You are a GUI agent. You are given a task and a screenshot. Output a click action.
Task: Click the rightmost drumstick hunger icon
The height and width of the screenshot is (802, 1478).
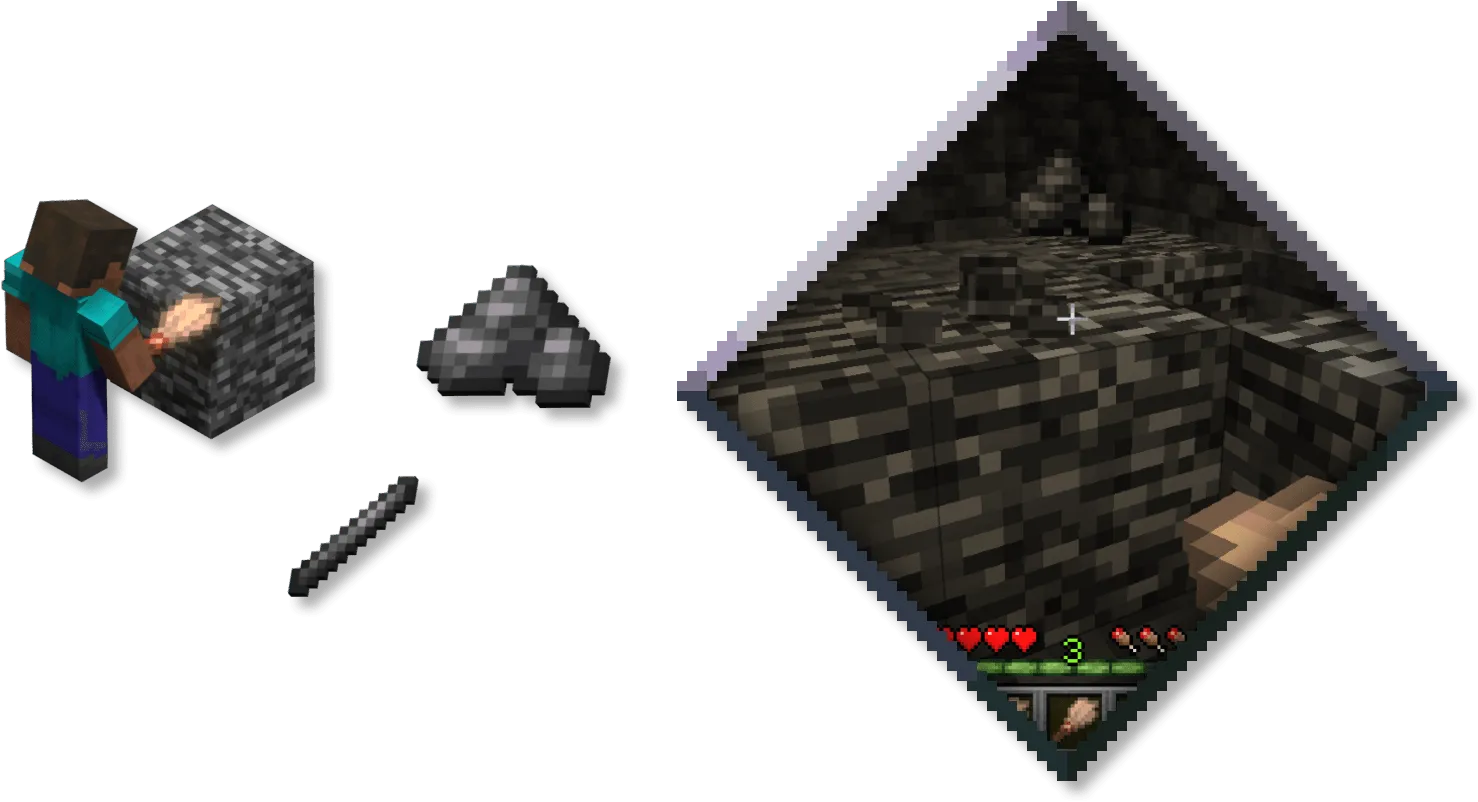pyautogui.click(x=1173, y=634)
